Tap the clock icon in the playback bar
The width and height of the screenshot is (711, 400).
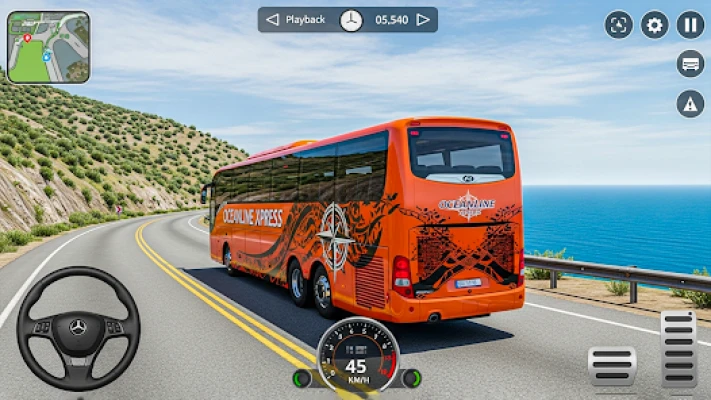click(x=351, y=20)
